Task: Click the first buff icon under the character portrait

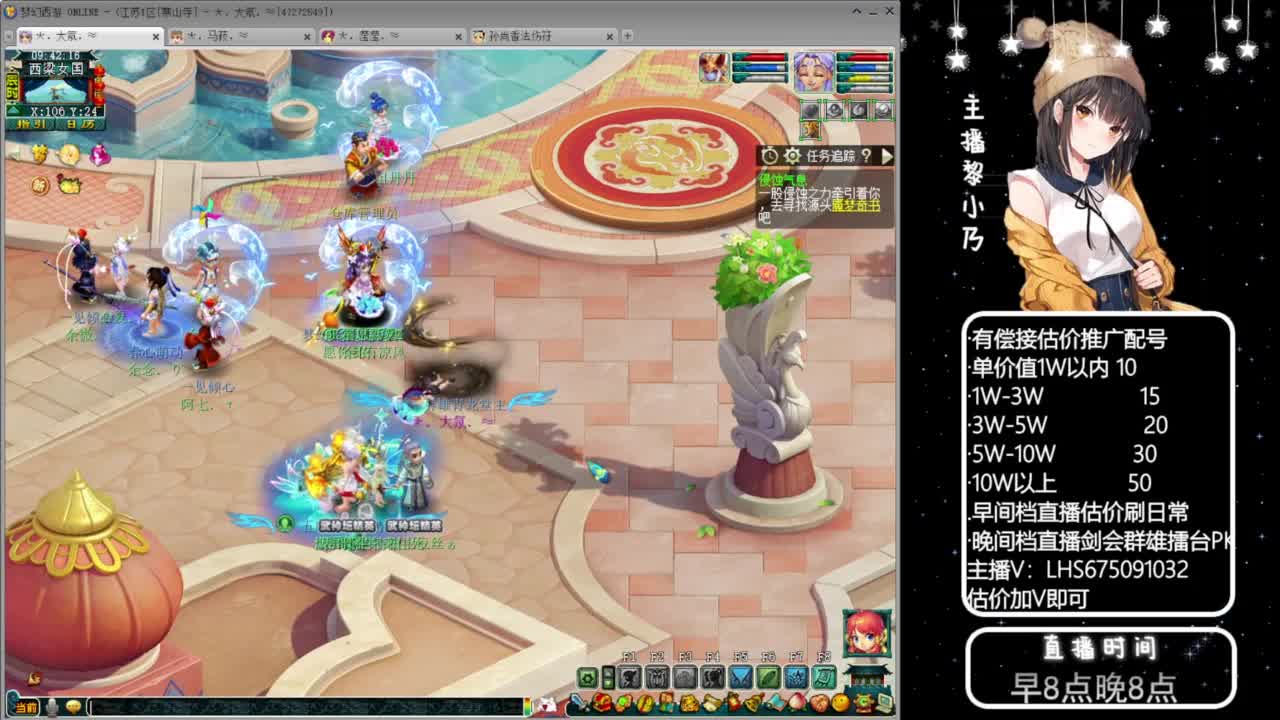Action: tap(810, 110)
